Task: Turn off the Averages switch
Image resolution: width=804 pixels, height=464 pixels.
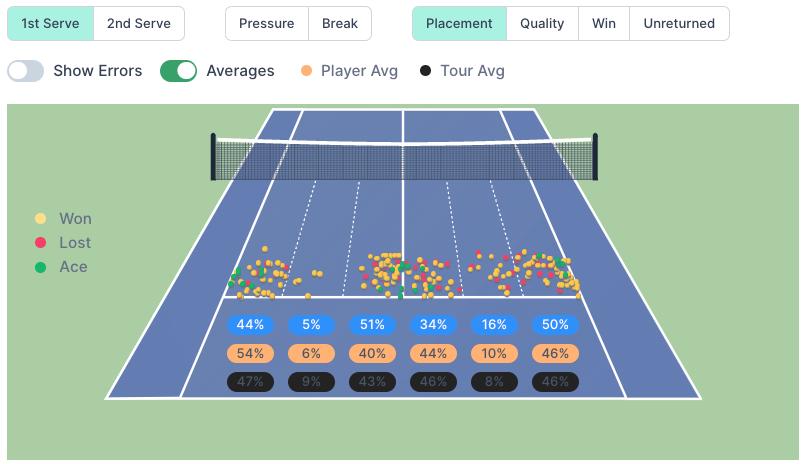Action: tap(178, 71)
